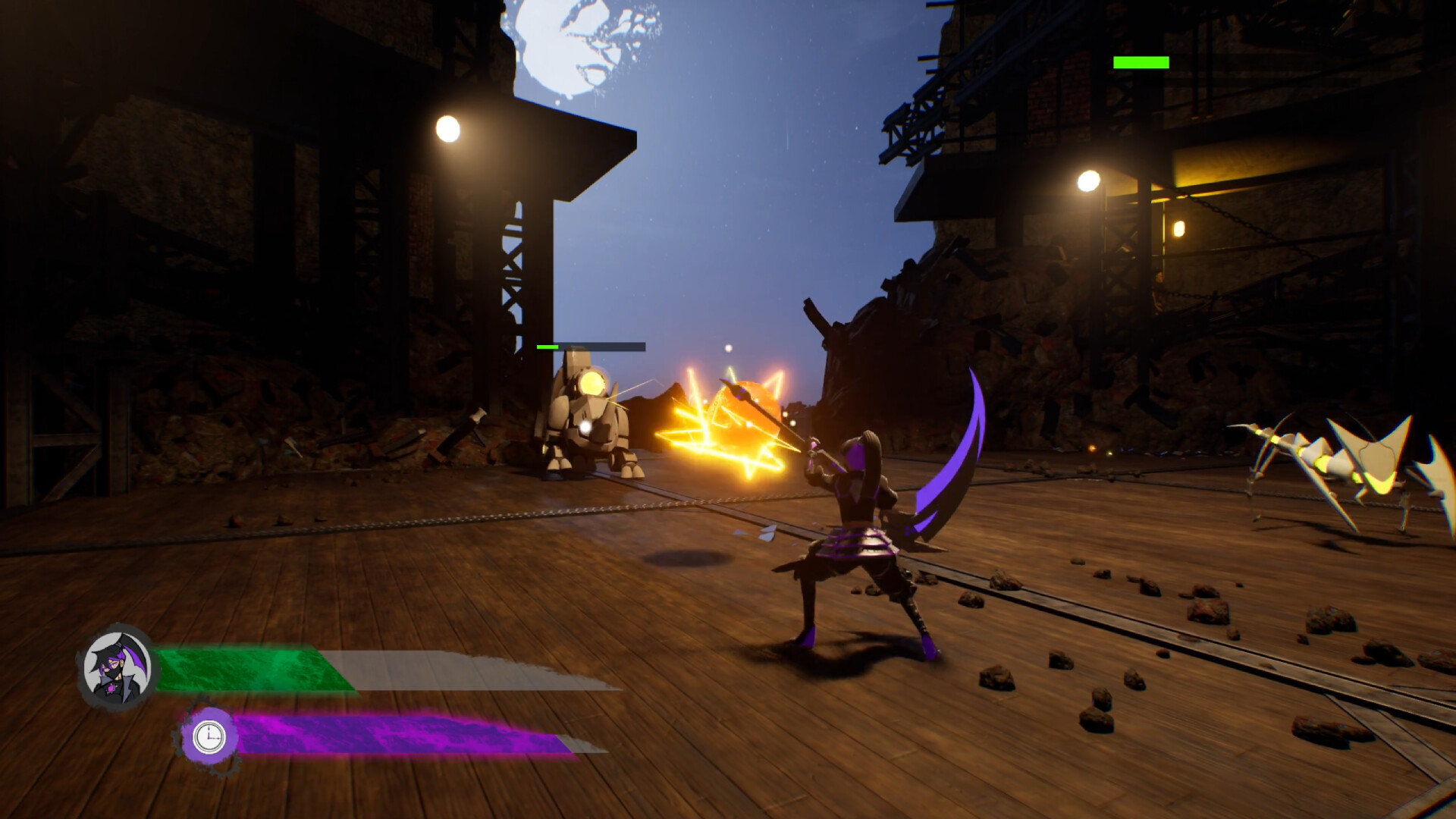Click the lamp on the left scaffold

point(448,127)
